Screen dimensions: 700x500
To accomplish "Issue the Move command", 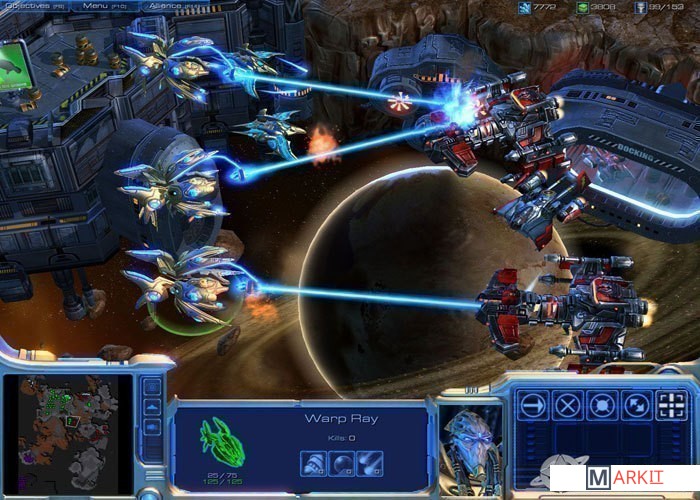I will click(x=534, y=405).
